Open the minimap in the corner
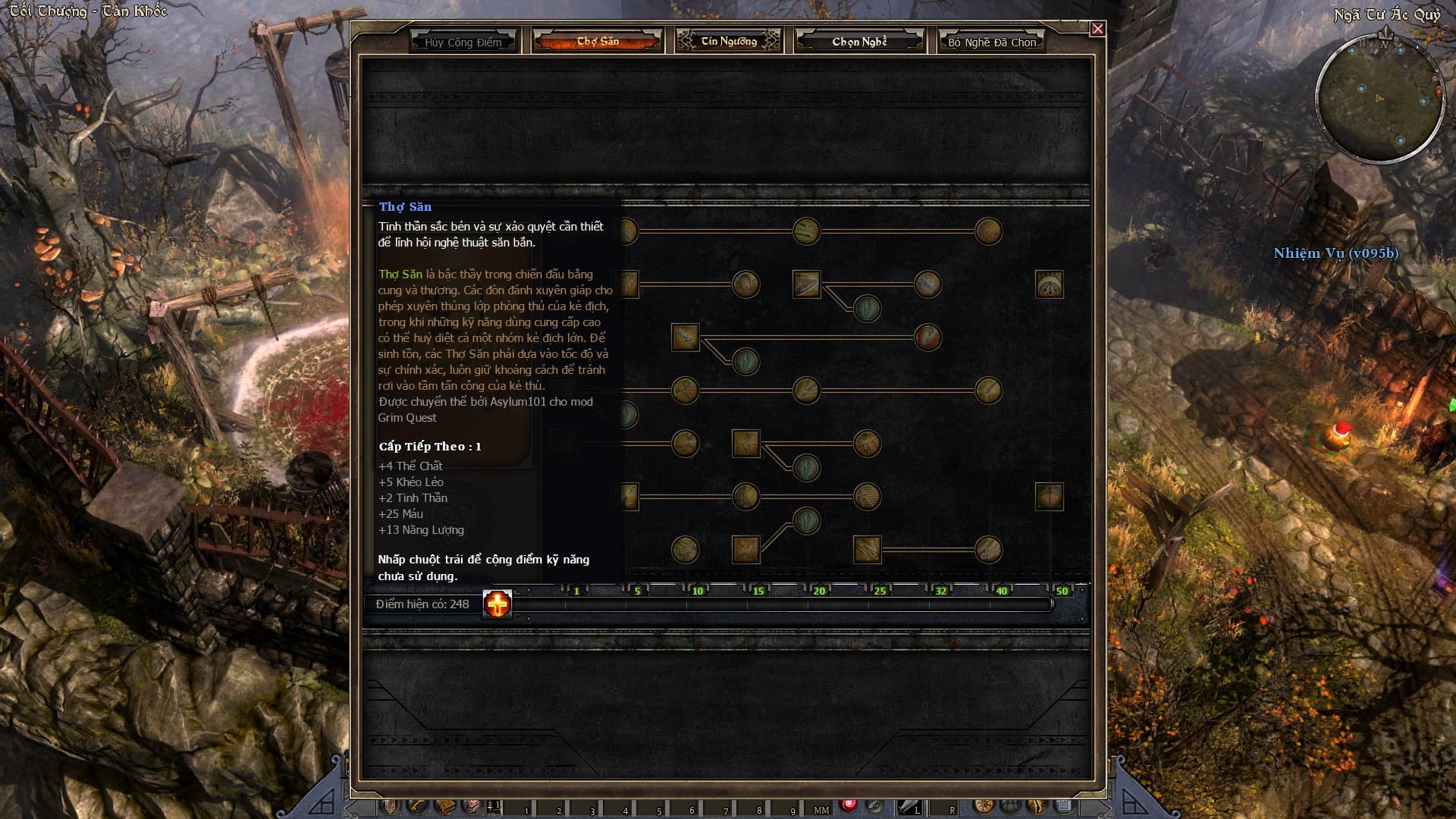The width and height of the screenshot is (1456, 819). 1380,99
